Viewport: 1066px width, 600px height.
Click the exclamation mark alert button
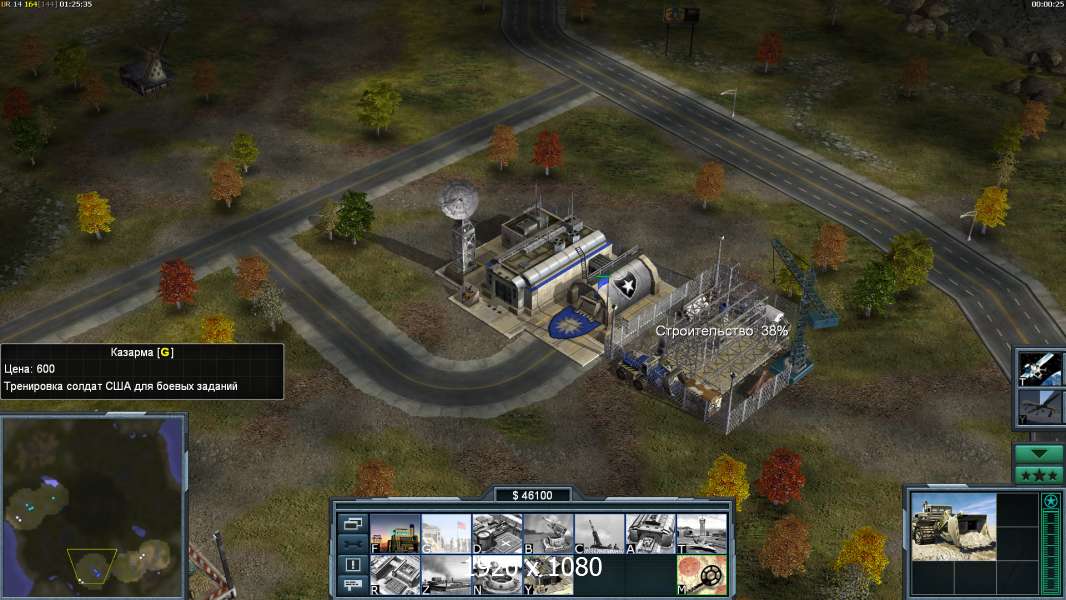352,565
